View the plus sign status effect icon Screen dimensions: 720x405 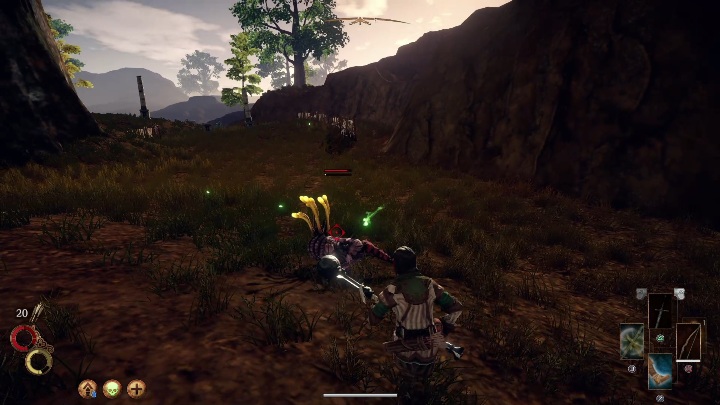(x=136, y=388)
